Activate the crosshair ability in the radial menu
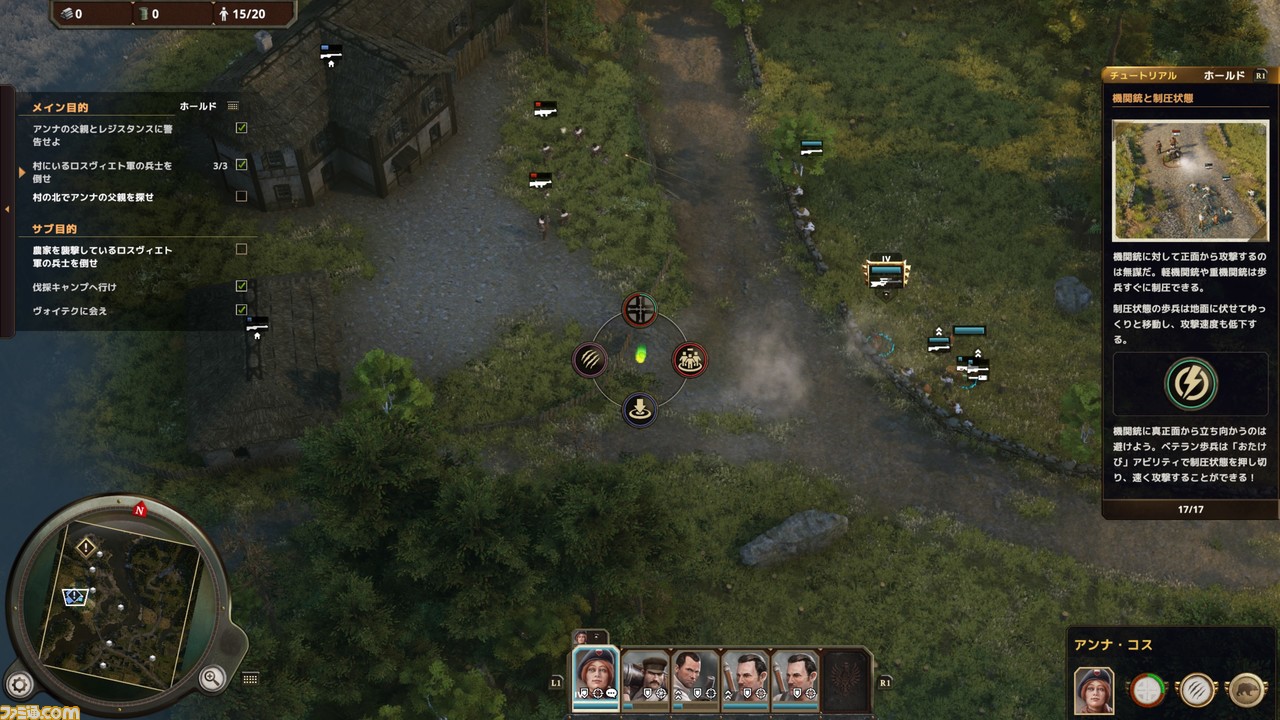 (x=640, y=310)
